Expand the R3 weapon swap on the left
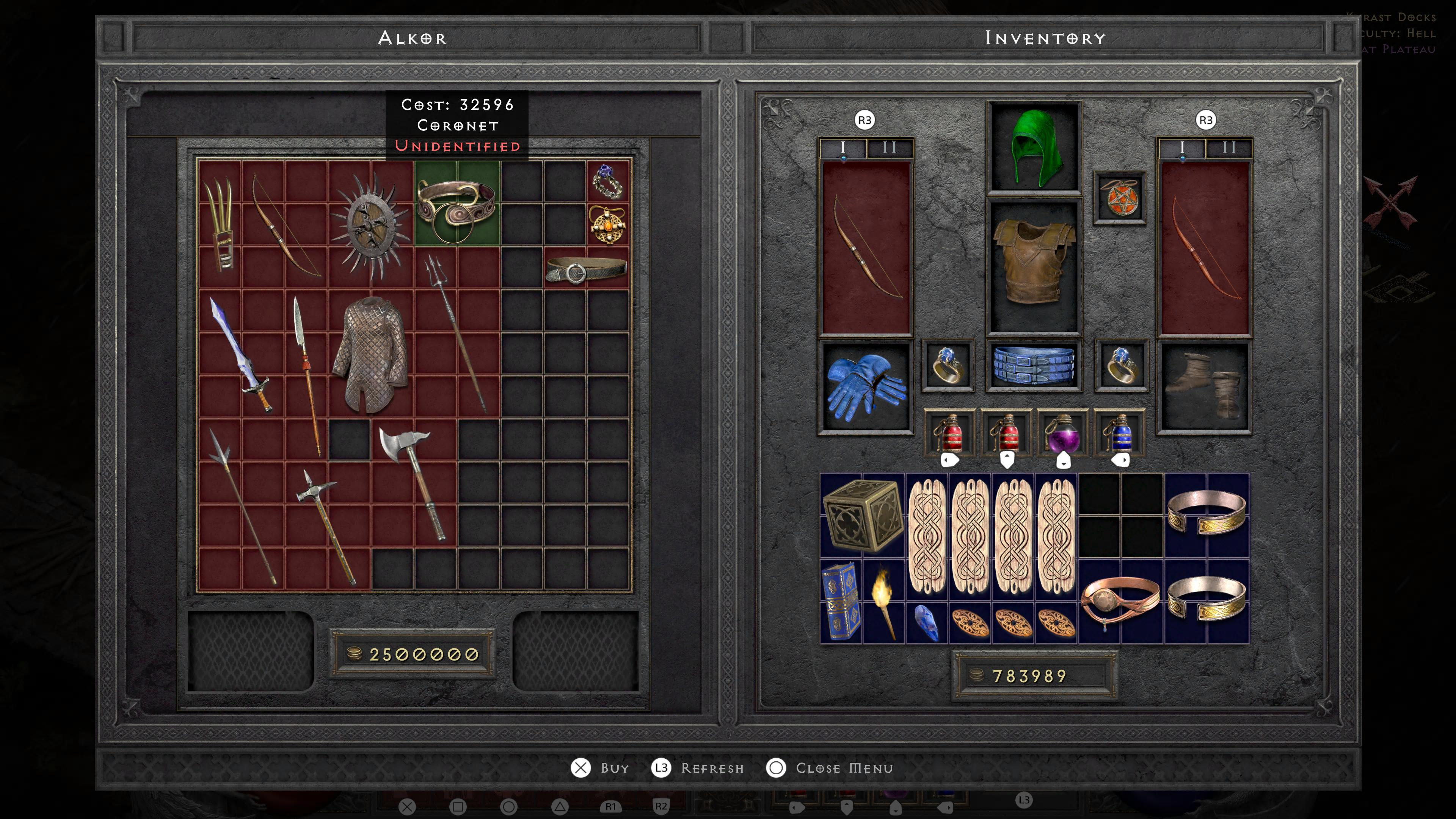Viewport: 1456px width, 819px height. pyautogui.click(x=865, y=121)
